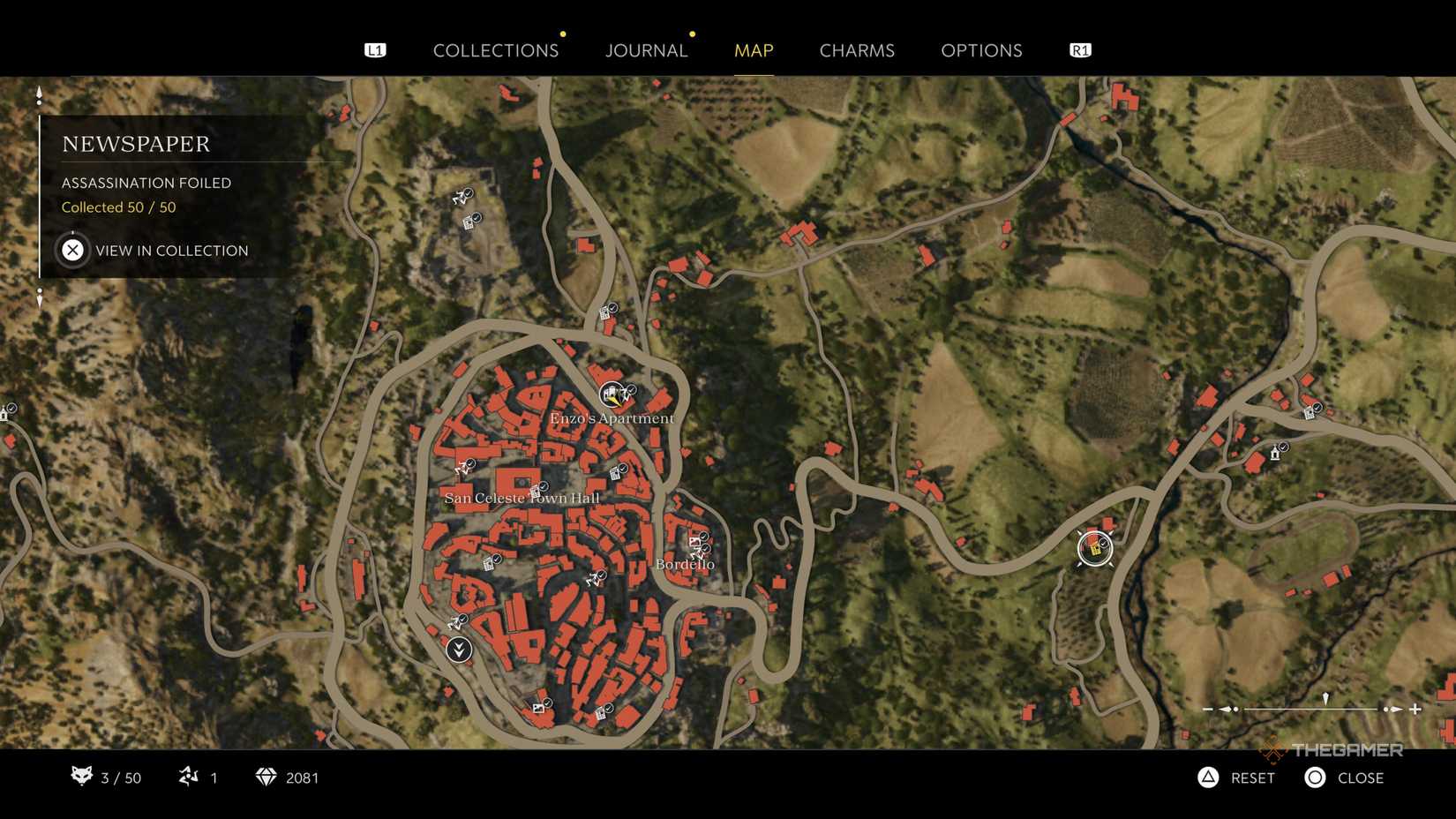The height and width of the screenshot is (819, 1456).
Task: Select the highlighted yellow marker east of town
Action: [1094, 547]
